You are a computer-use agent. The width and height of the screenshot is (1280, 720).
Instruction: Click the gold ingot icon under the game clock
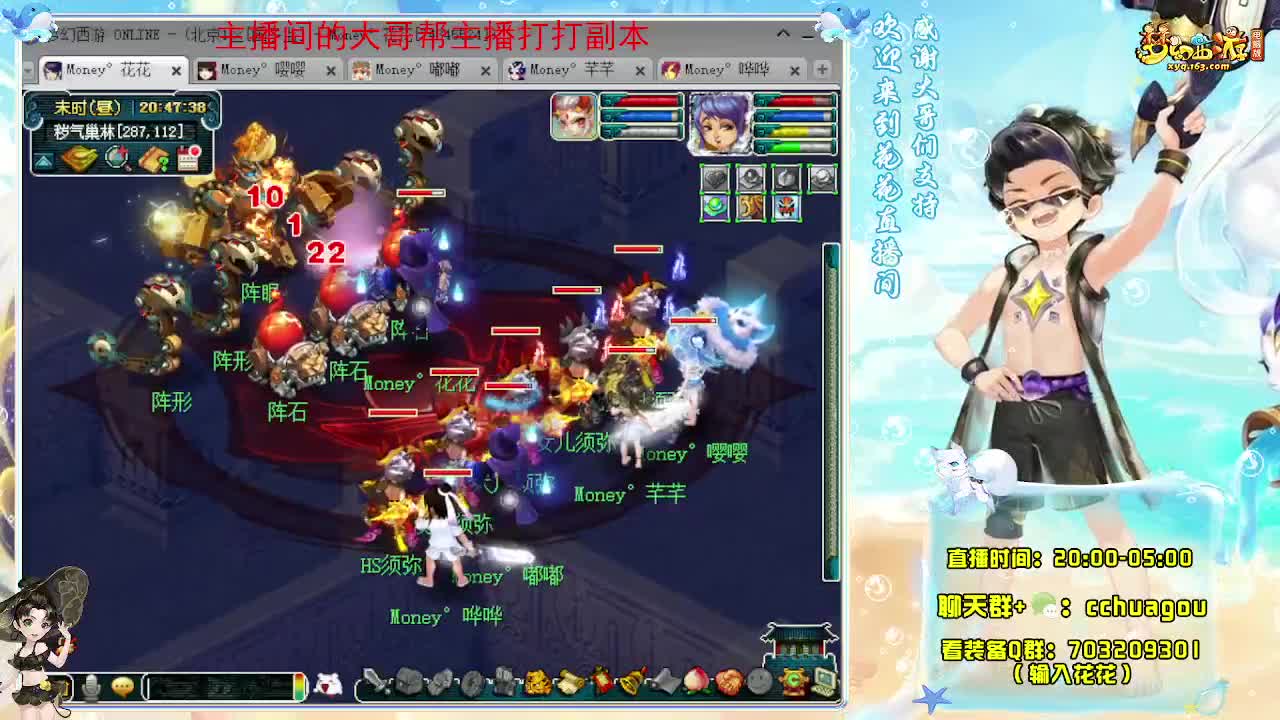(x=79, y=158)
